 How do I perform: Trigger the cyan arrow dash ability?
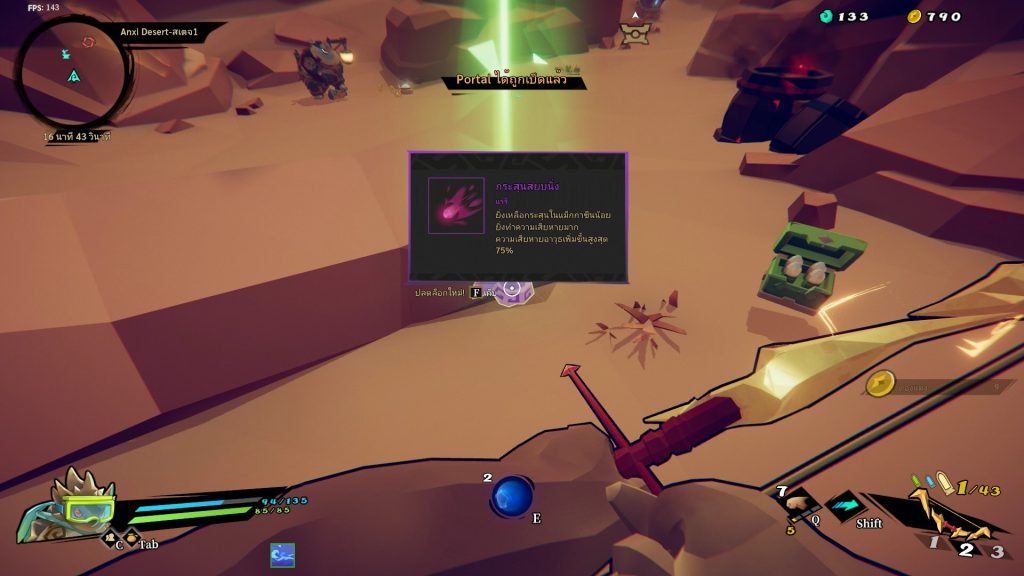tap(845, 506)
